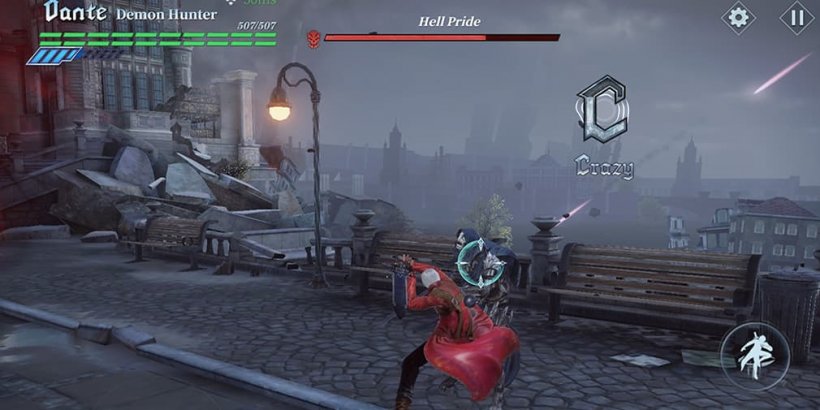The height and width of the screenshot is (410, 820).
Task: Tap the dodge skill button
Action: pyautogui.click(x=755, y=357)
